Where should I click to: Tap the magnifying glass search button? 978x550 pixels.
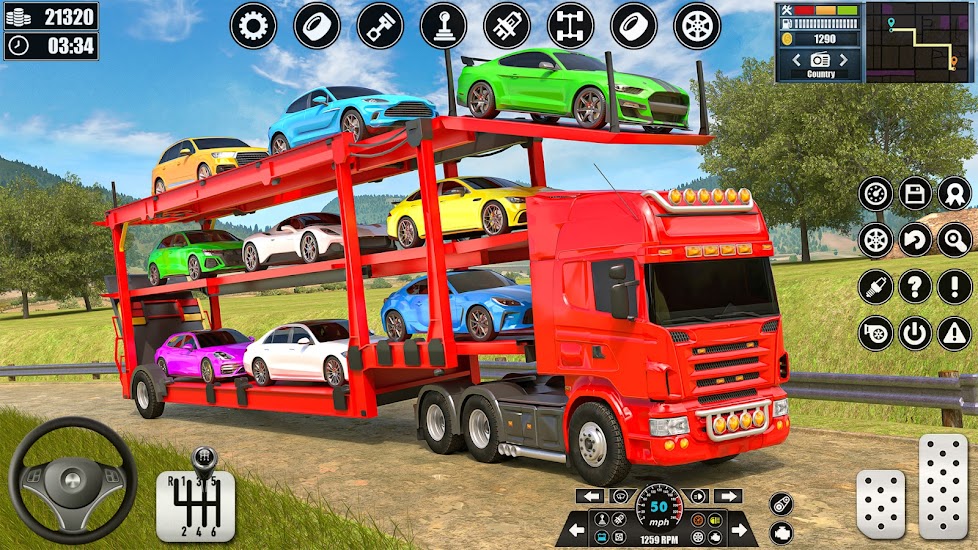pyautogui.click(x=955, y=240)
